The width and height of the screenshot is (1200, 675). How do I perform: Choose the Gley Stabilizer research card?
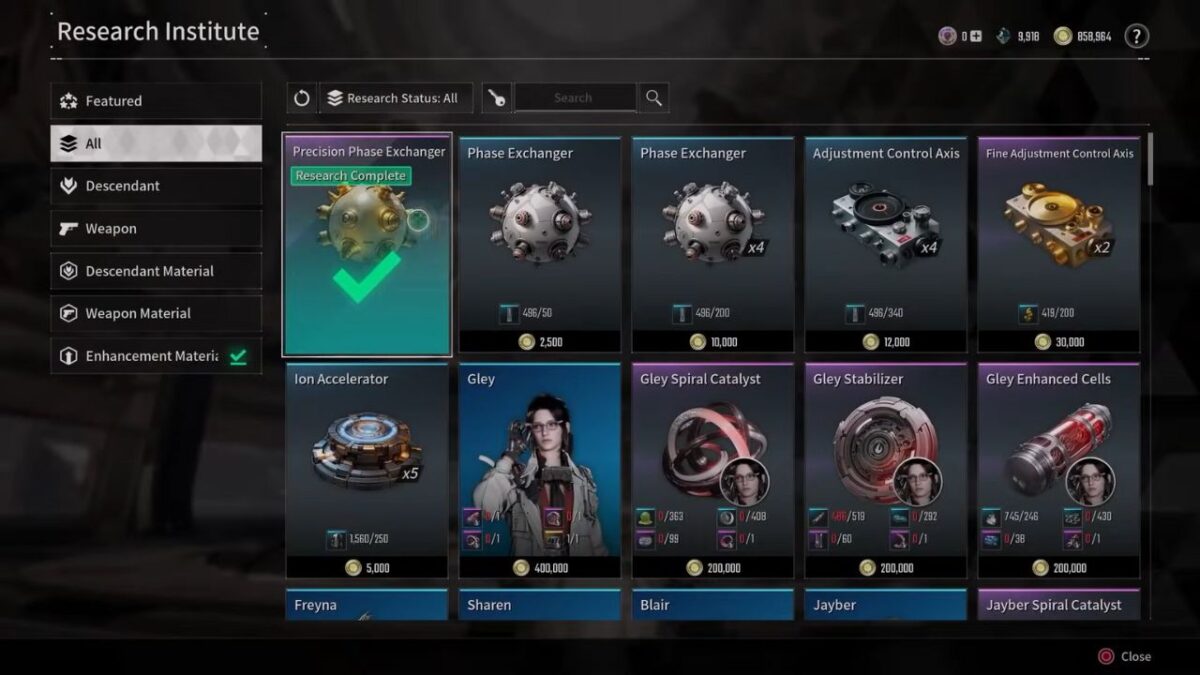coord(886,471)
